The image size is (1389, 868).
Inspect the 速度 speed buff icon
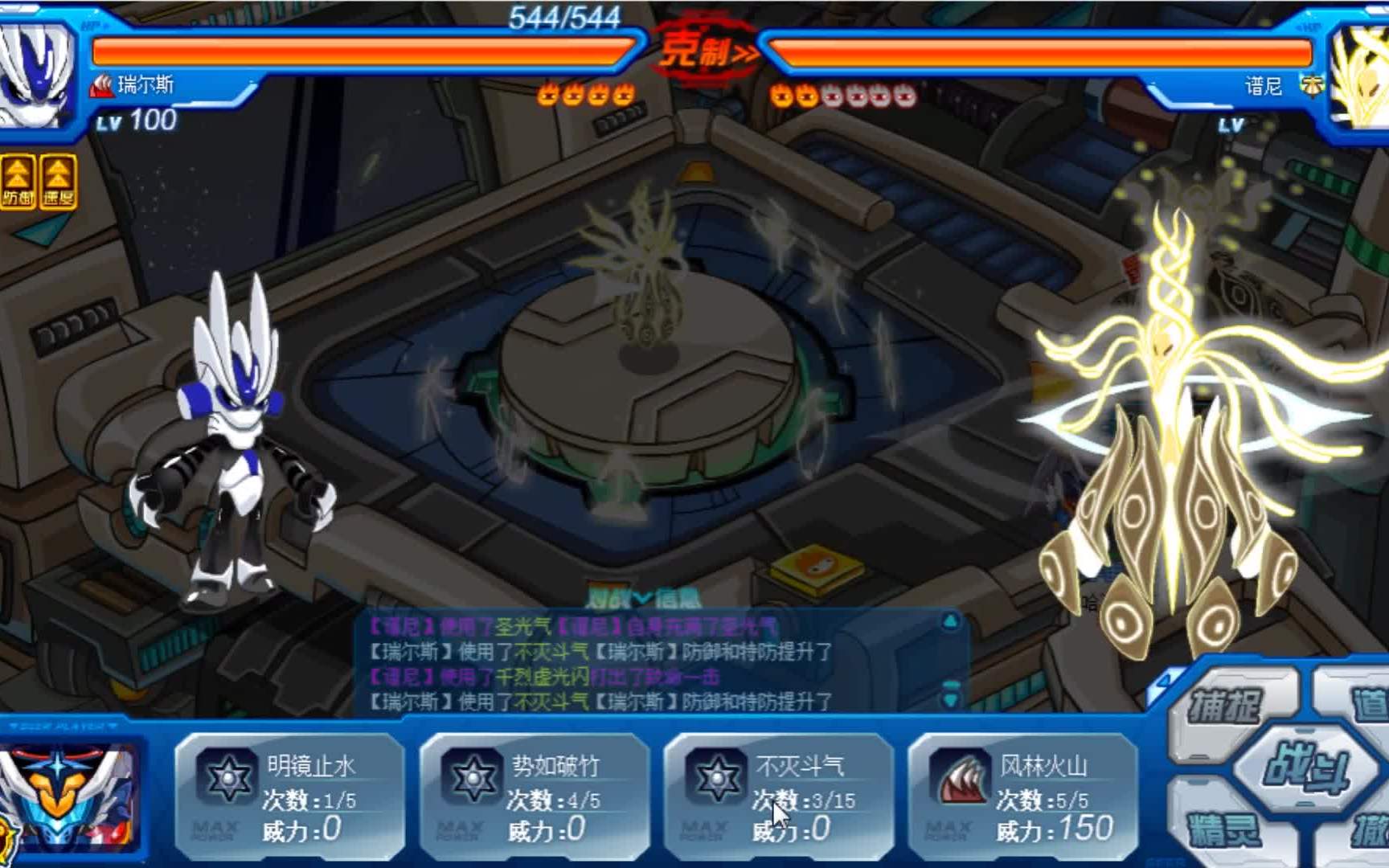(58, 183)
